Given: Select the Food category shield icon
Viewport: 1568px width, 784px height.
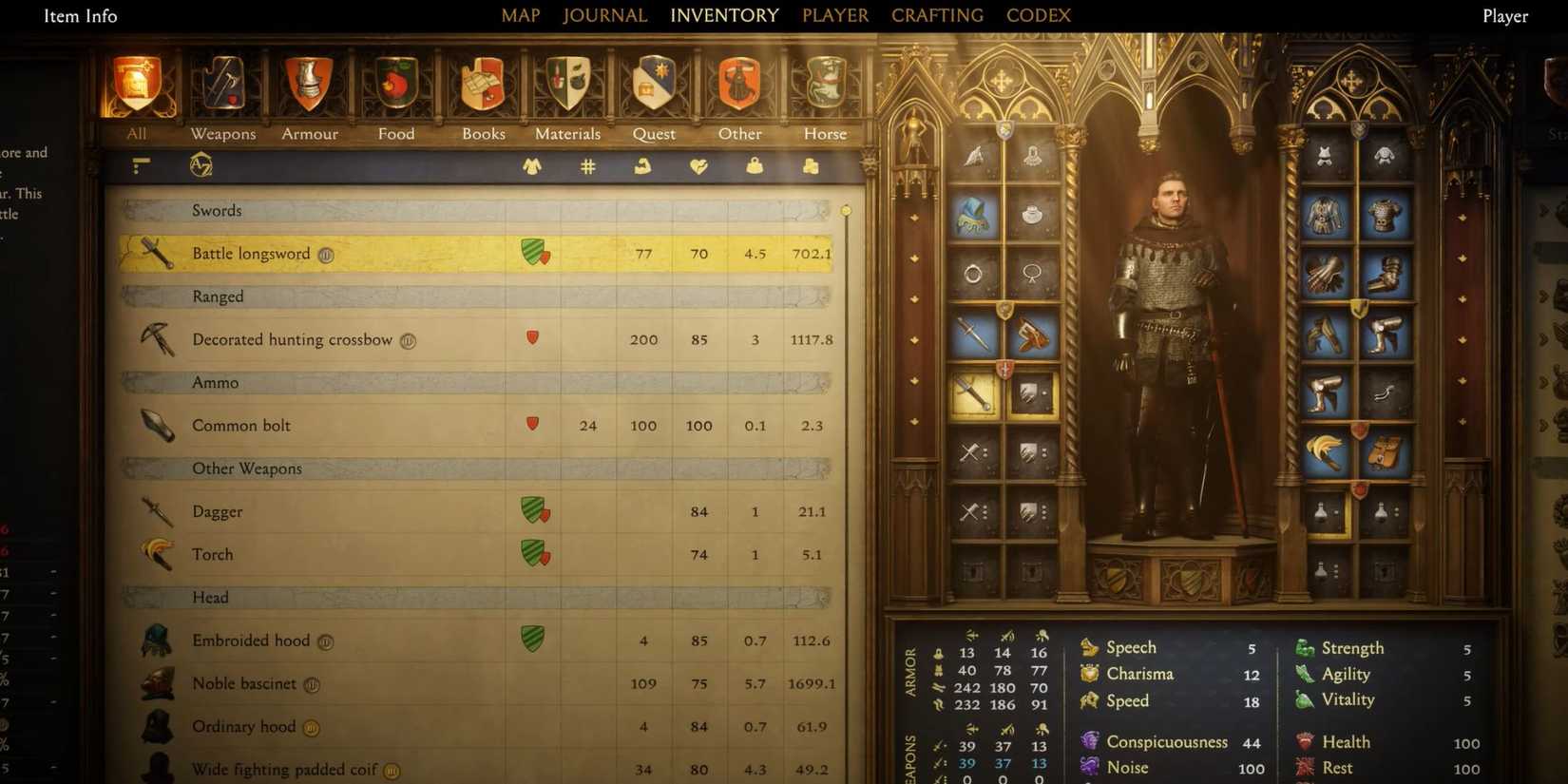Looking at the screenshot, I should (395, 86).
